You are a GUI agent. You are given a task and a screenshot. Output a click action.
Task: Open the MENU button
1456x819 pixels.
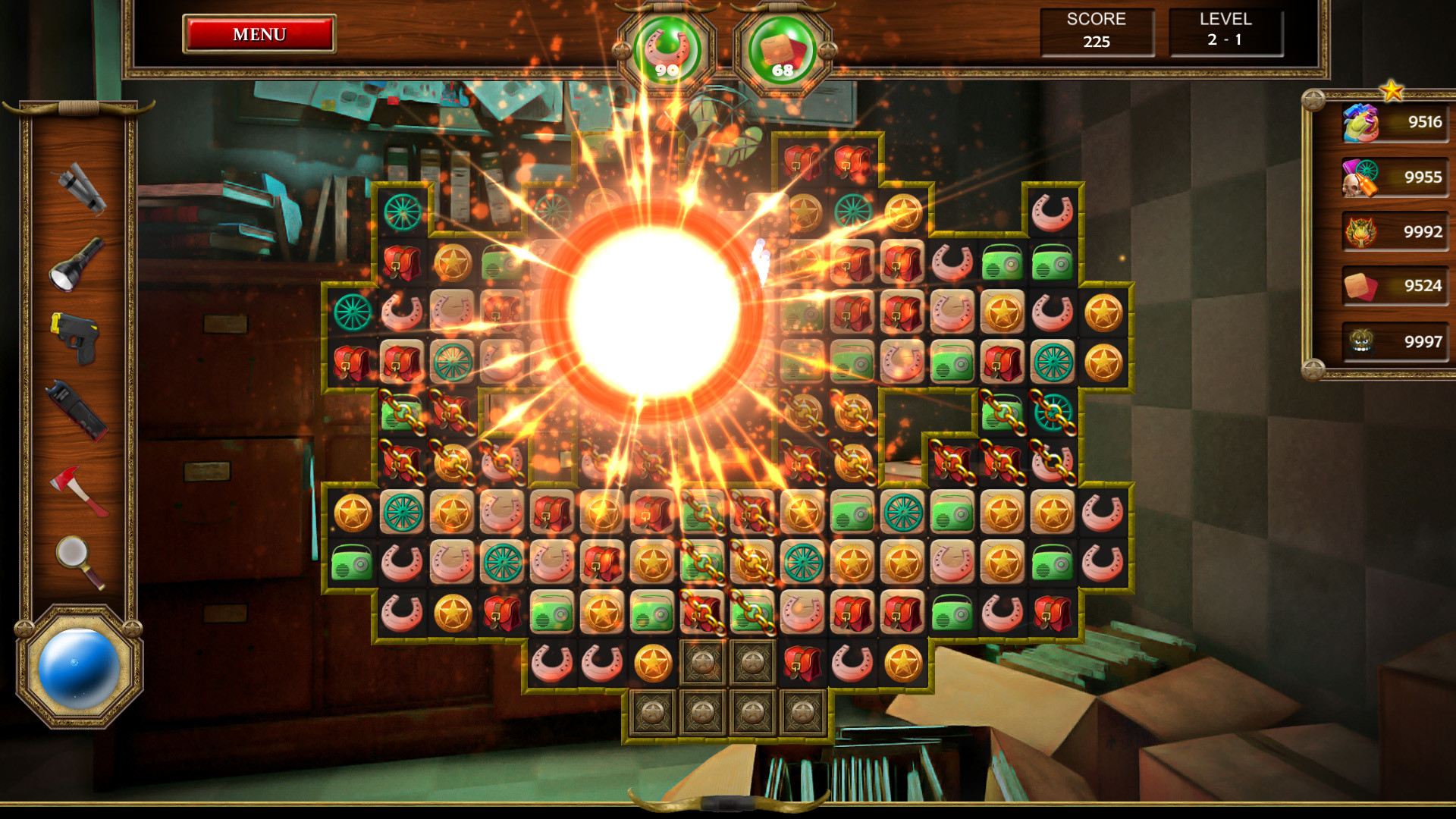tap(259, 34)
